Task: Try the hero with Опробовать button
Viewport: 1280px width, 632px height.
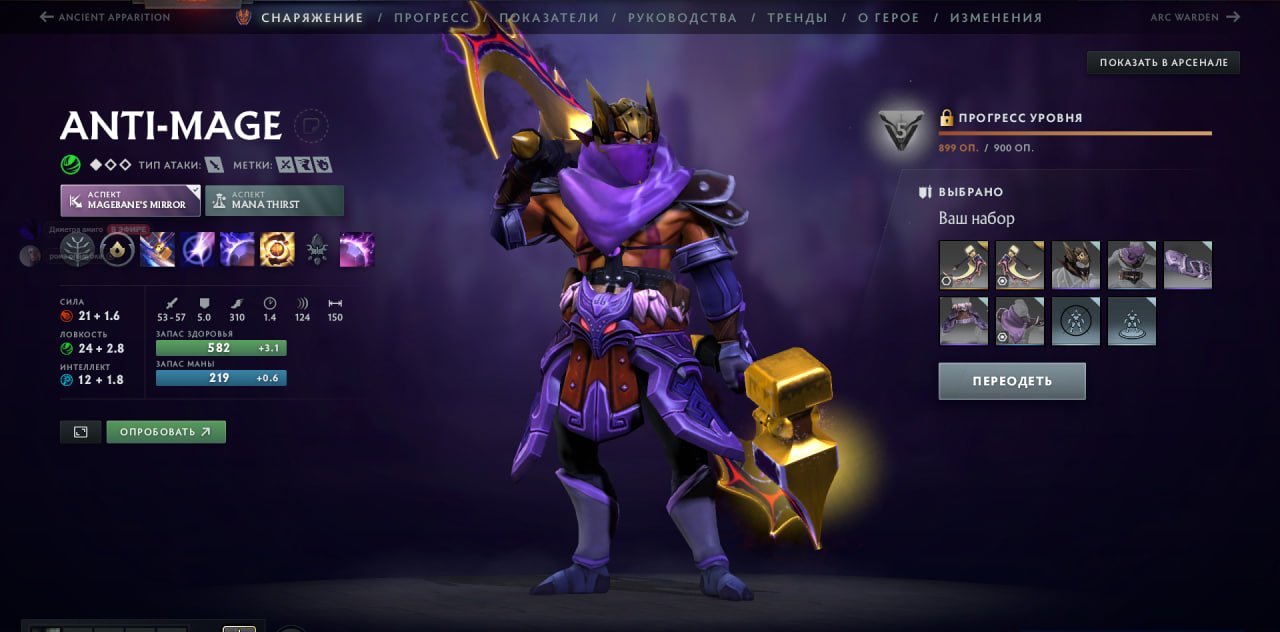Action: point(166,432)
